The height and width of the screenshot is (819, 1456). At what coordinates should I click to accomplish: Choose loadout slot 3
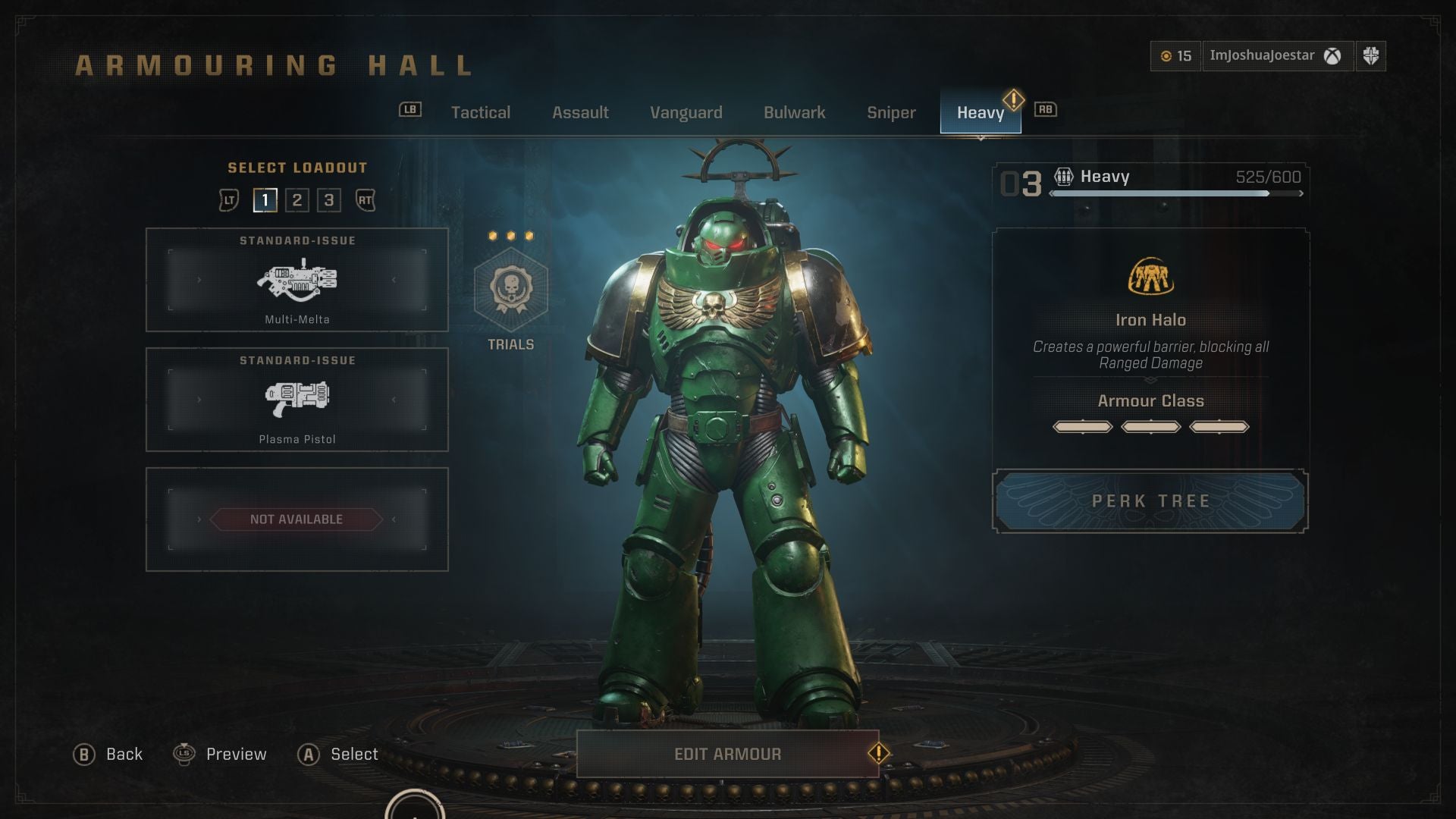coord(329,200)
